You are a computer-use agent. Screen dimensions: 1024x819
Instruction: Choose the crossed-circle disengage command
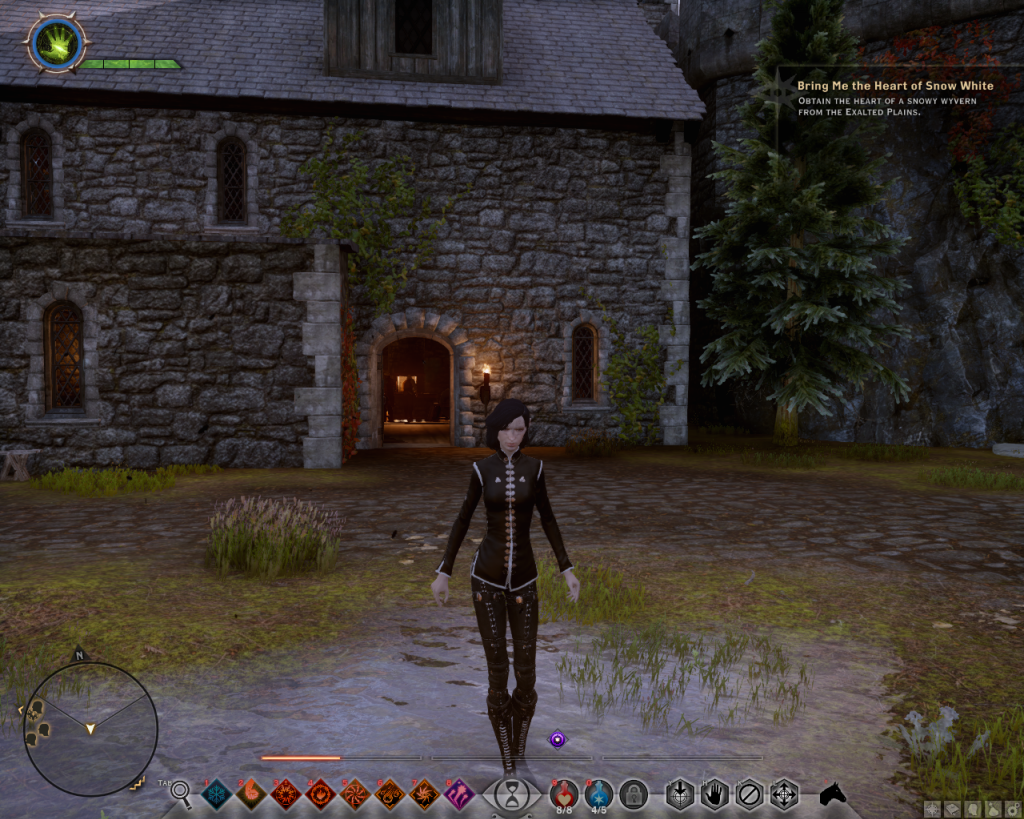click(x=748, y=794)
